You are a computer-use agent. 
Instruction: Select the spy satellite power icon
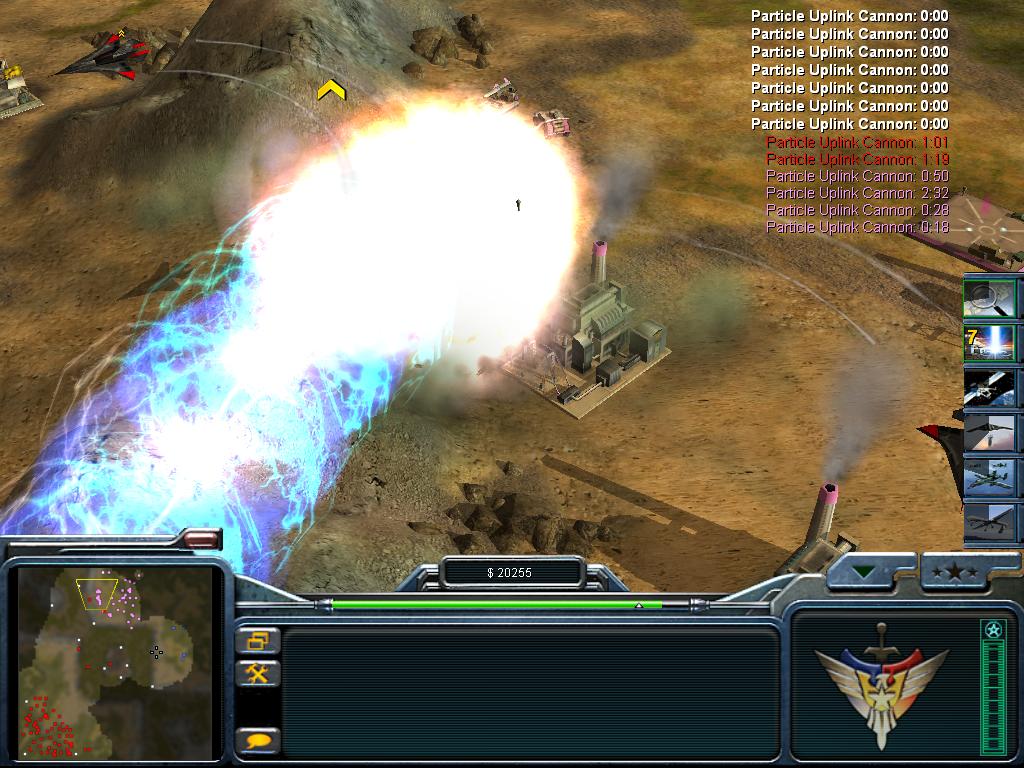pyautogui.click(x=990, y=388)
